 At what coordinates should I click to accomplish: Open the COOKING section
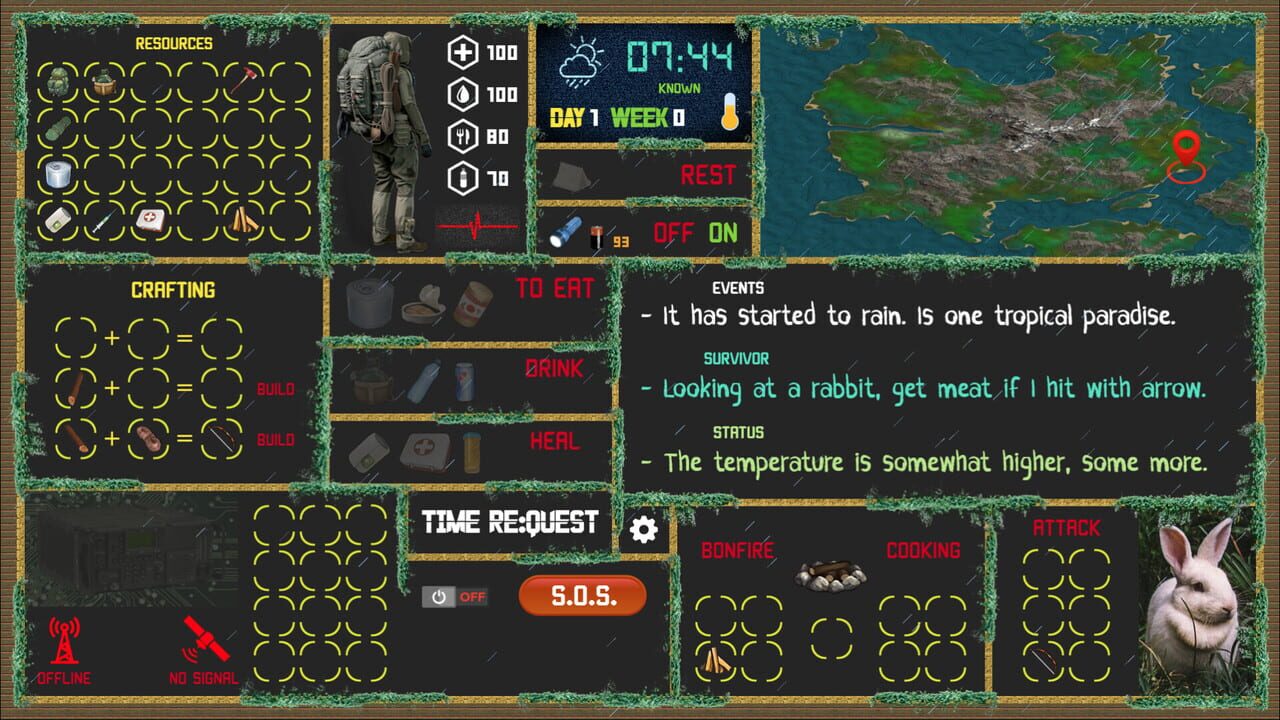click(921, 550)
